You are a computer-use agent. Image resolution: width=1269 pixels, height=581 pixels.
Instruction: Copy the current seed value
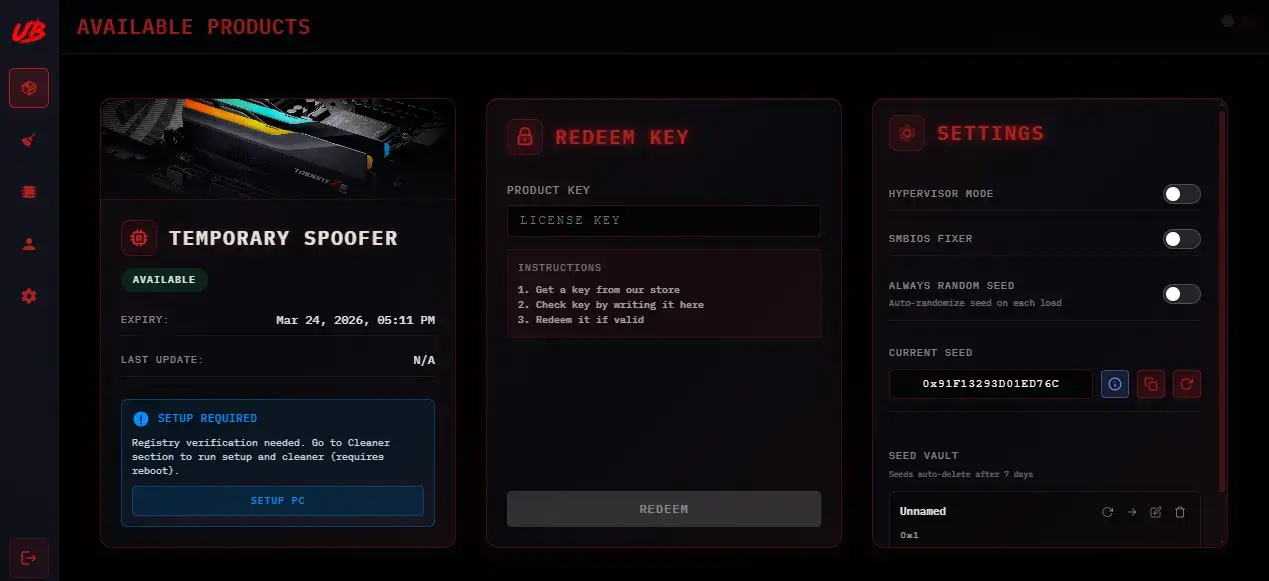pos(1151,383)
